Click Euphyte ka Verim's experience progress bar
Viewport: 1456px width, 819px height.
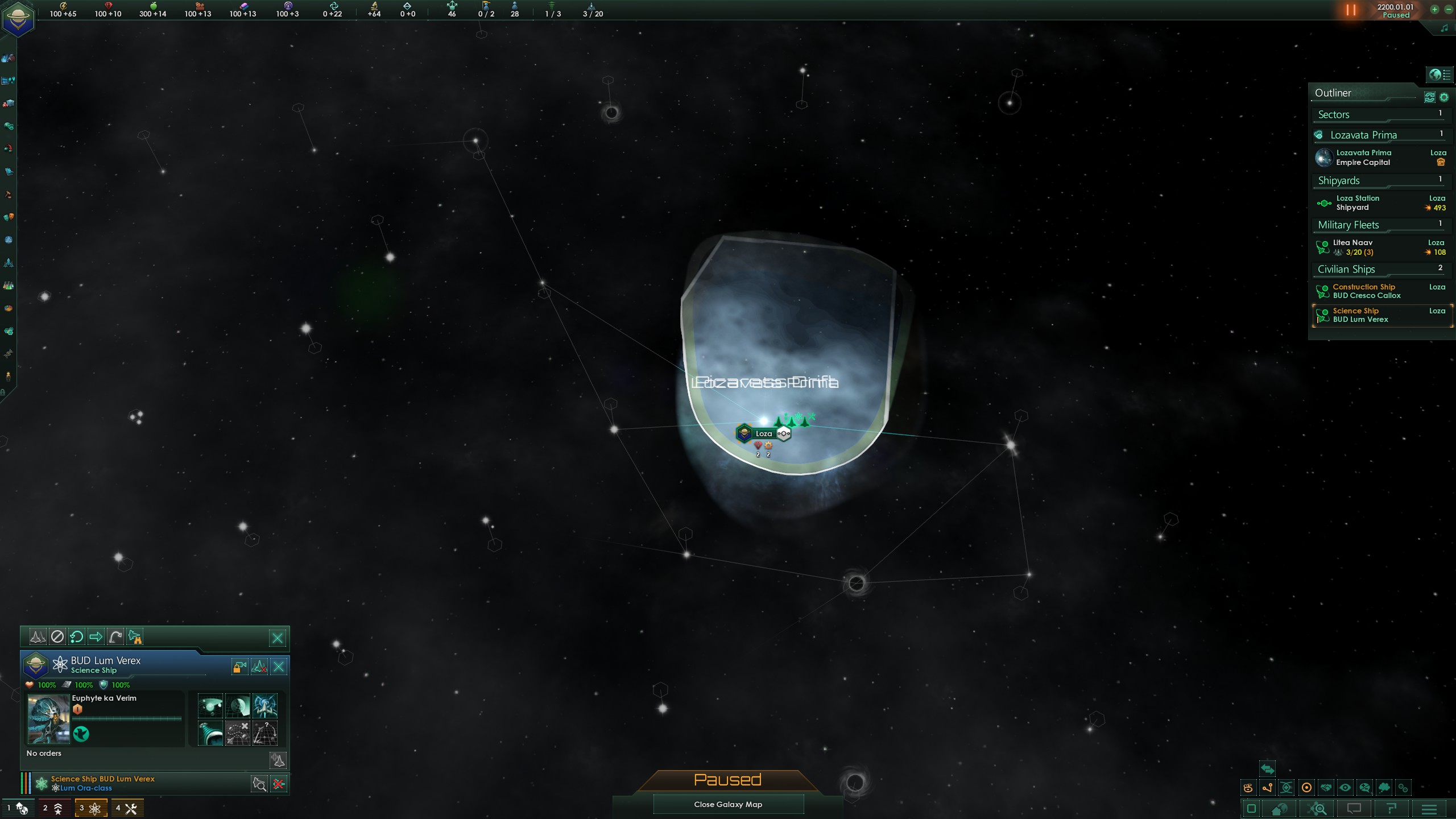pyautogui.click(x=126, y=718)
